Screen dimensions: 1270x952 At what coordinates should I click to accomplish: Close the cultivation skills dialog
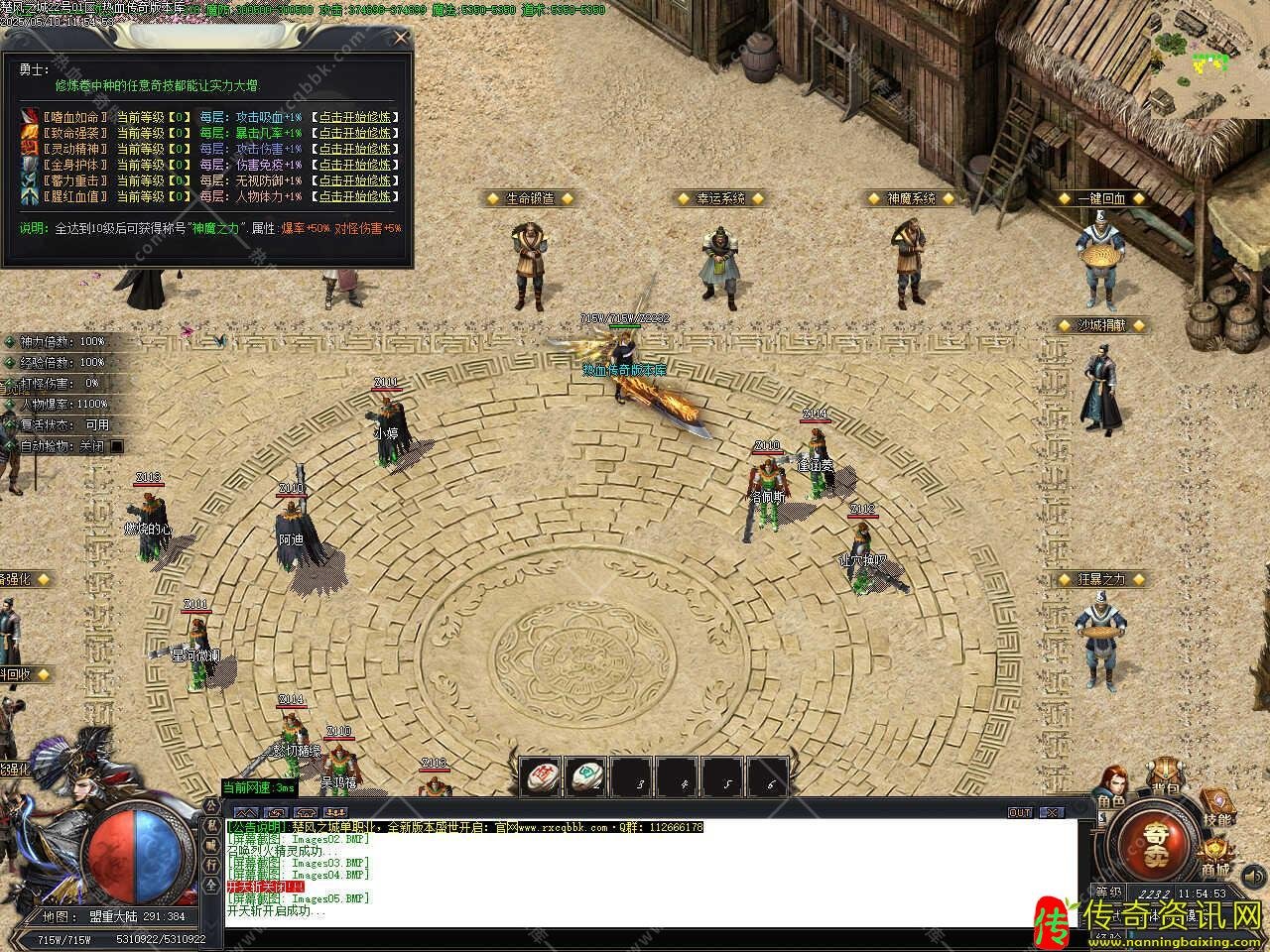[401, 38]
